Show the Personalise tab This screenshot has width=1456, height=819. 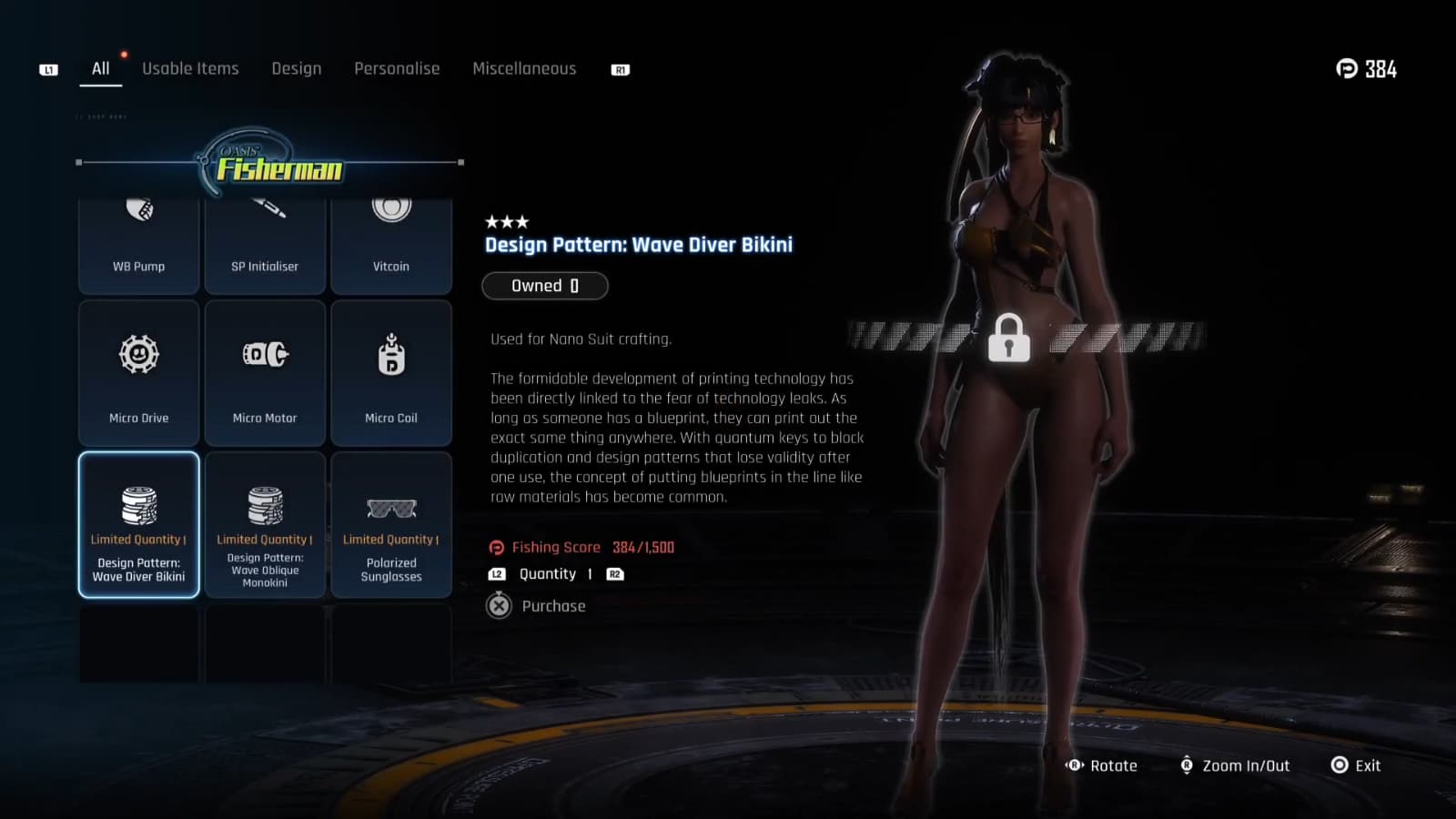397,69
